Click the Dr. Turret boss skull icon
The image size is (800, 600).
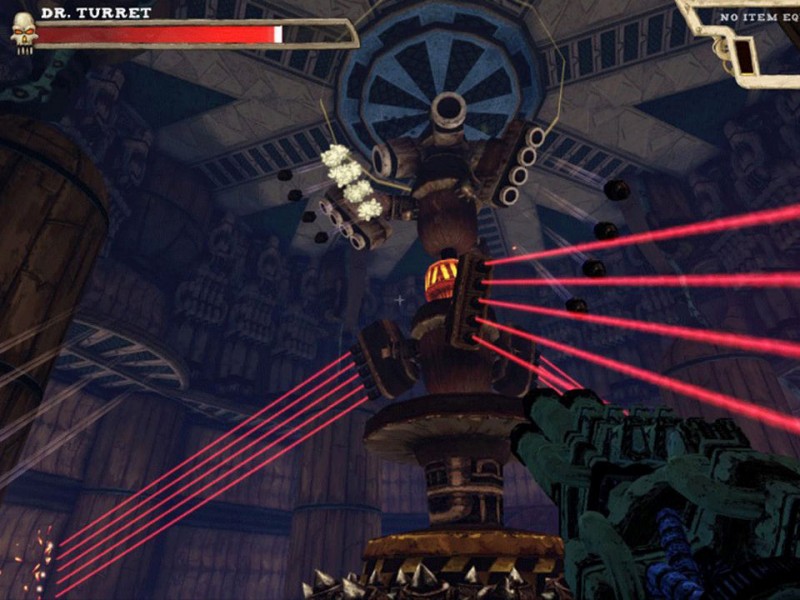pyautogui.click(x=22, y=32)
